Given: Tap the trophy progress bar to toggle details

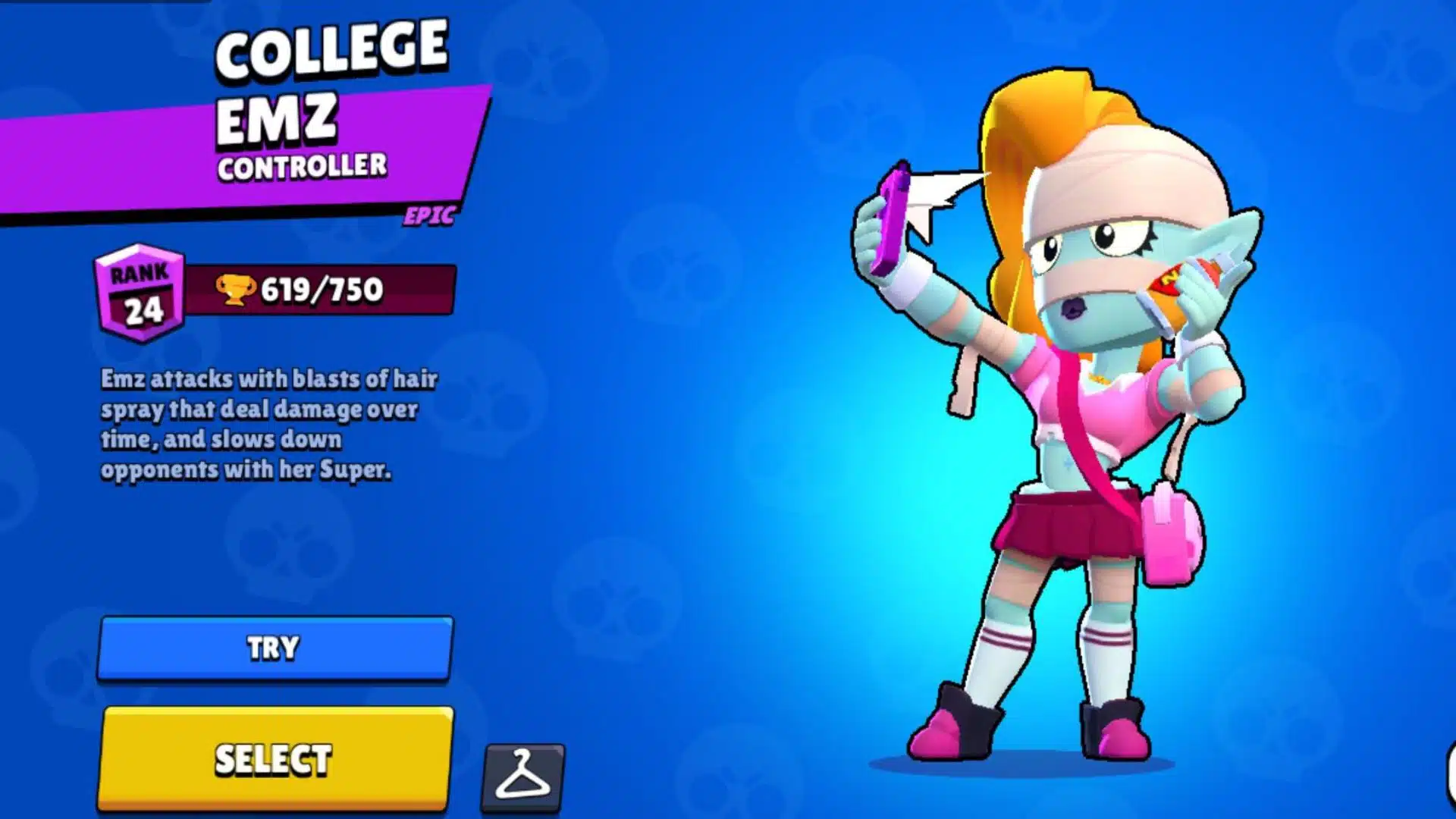Looking at the screenshot, I should tap(318, 287).
